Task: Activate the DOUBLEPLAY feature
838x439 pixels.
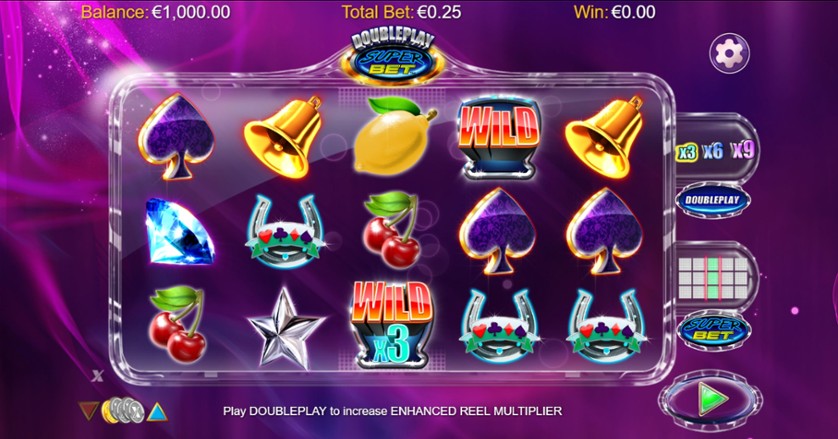Action: pos(713,200)
